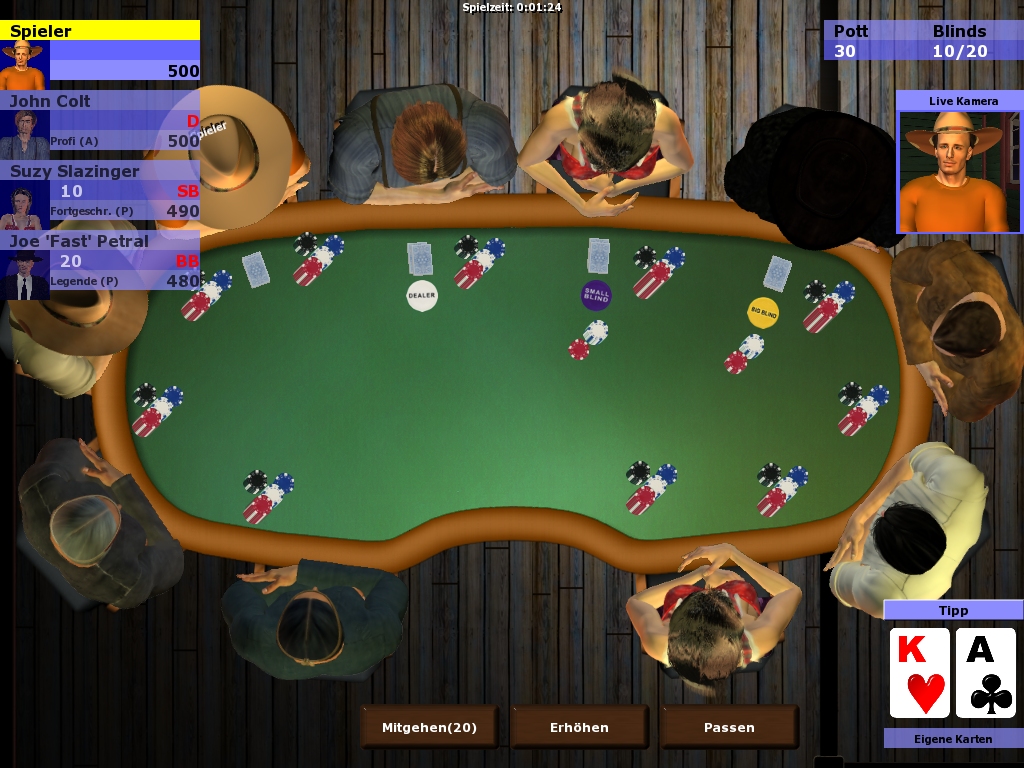This screenshot has width=1024, height=768.
Task: Select the Spieler row in player list
Action: (x=100, y=51)
